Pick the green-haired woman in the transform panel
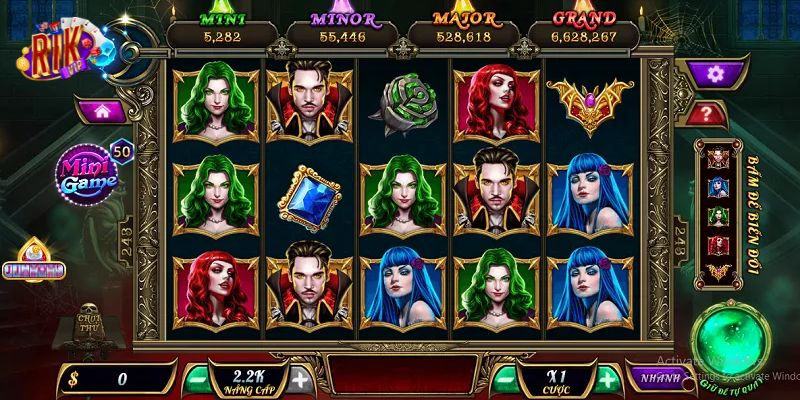This screenshot has width=800, height=400. (x=716, y=216)
